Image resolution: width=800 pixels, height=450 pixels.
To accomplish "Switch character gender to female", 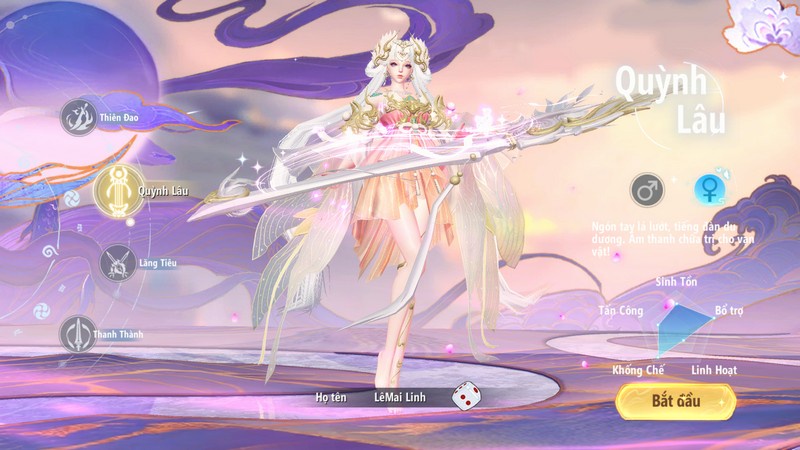I will (710, 188).
